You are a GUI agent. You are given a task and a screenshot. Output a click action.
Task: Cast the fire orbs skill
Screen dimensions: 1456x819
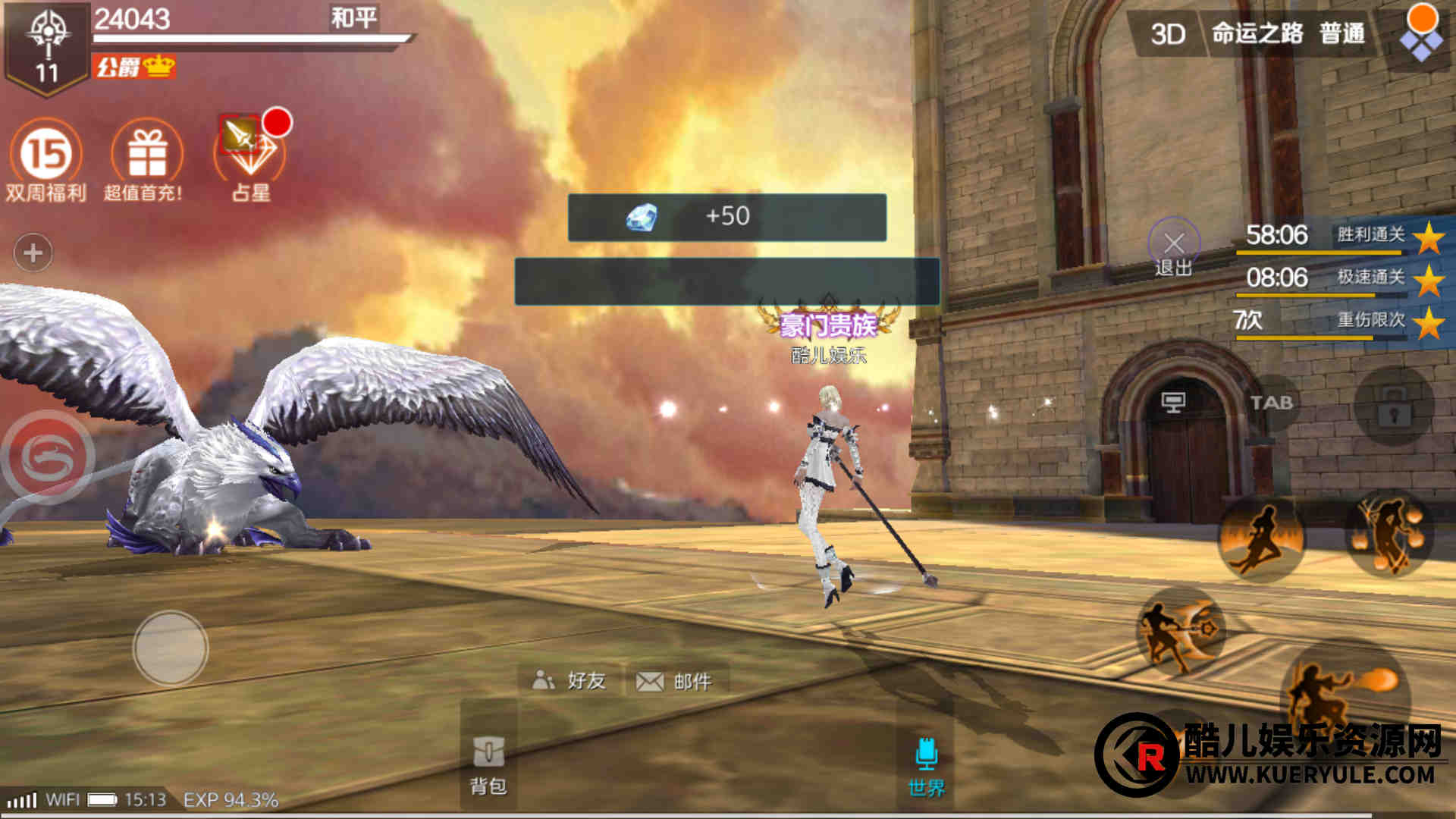[1389, 533]
